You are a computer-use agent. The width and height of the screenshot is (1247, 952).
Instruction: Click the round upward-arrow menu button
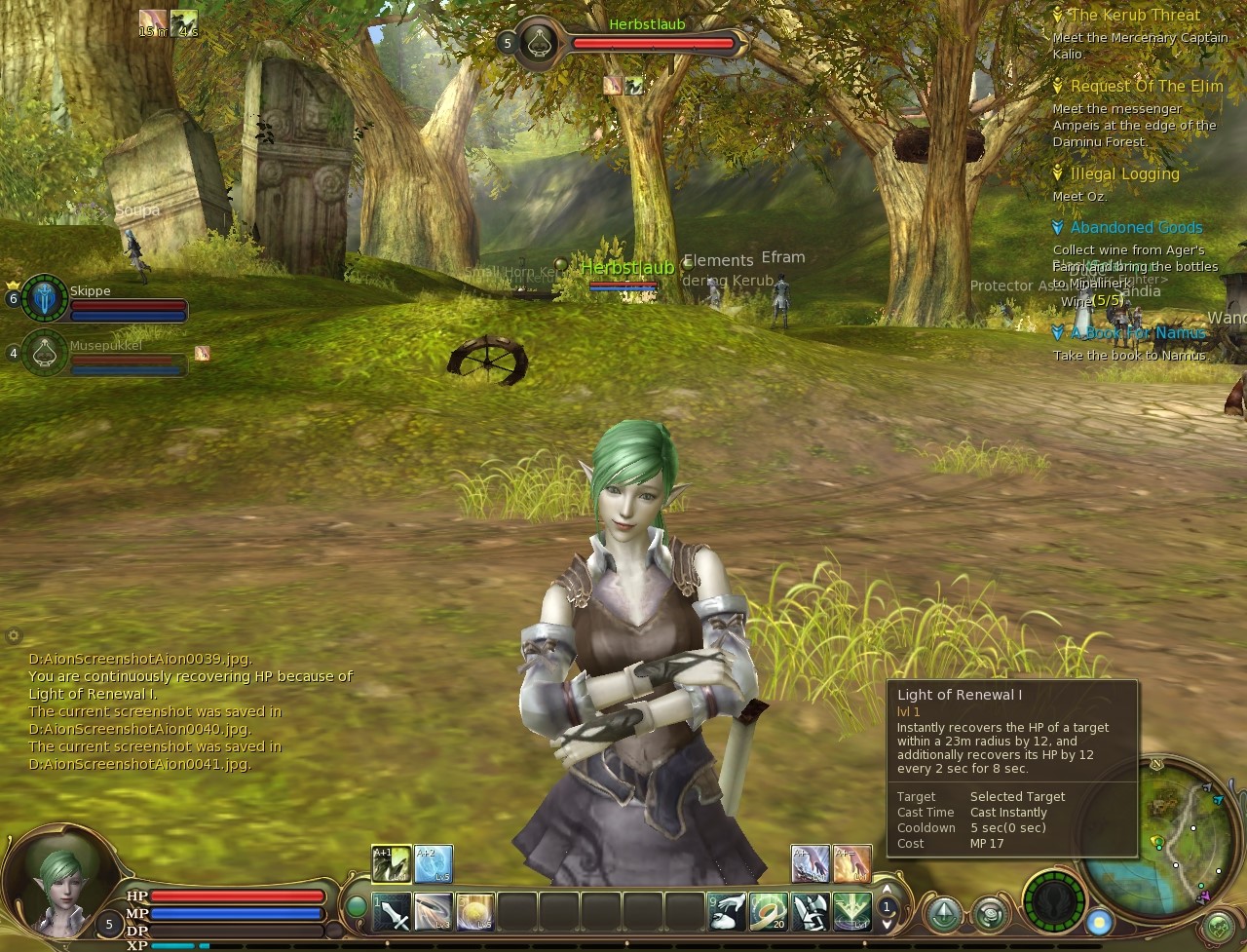click(x=943, y=913)
